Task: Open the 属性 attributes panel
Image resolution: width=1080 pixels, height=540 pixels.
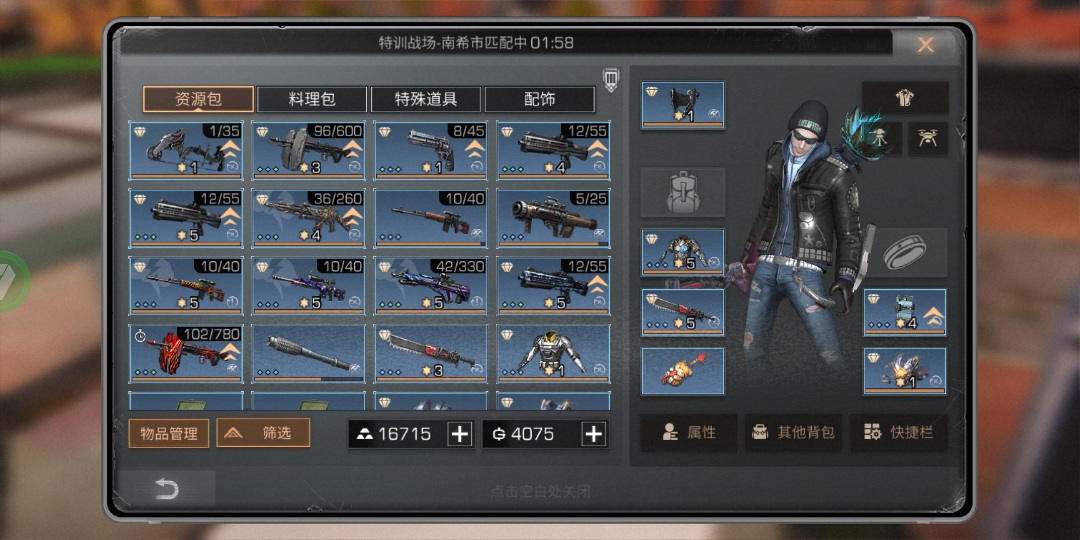Action: click(x=688, y=433)
